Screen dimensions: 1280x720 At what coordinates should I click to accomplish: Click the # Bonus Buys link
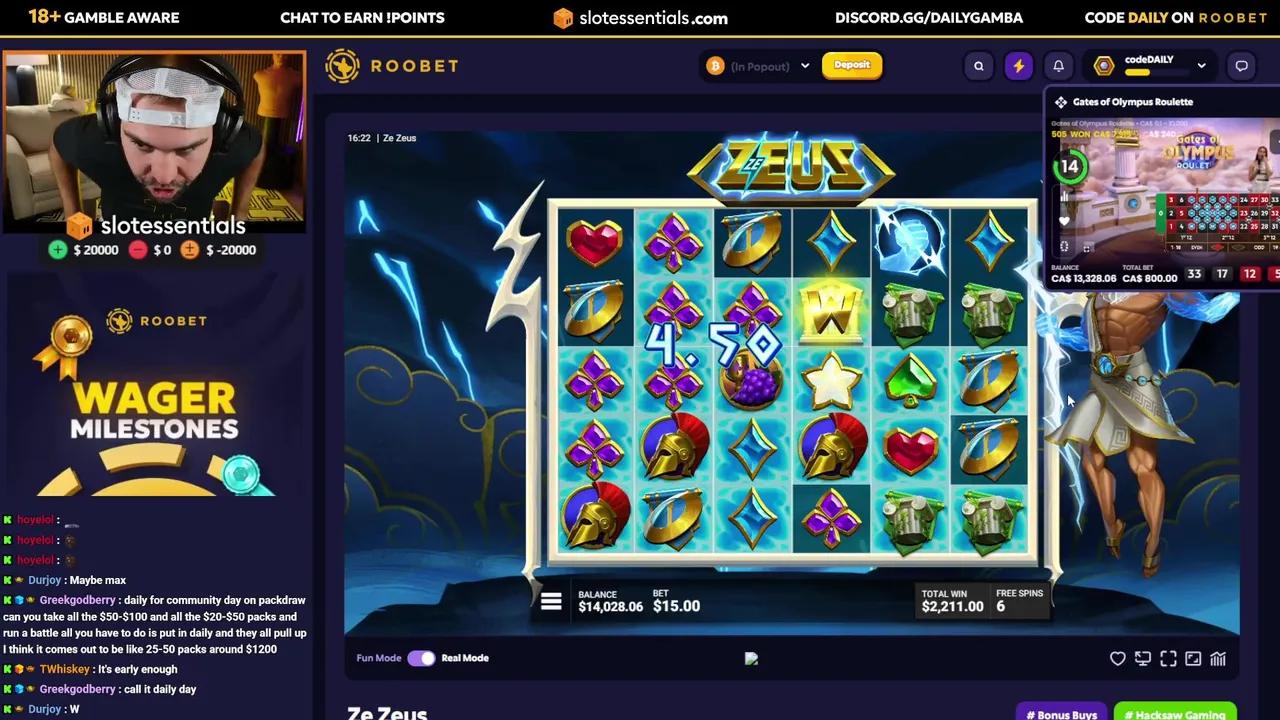click(x=1061, y=714)
